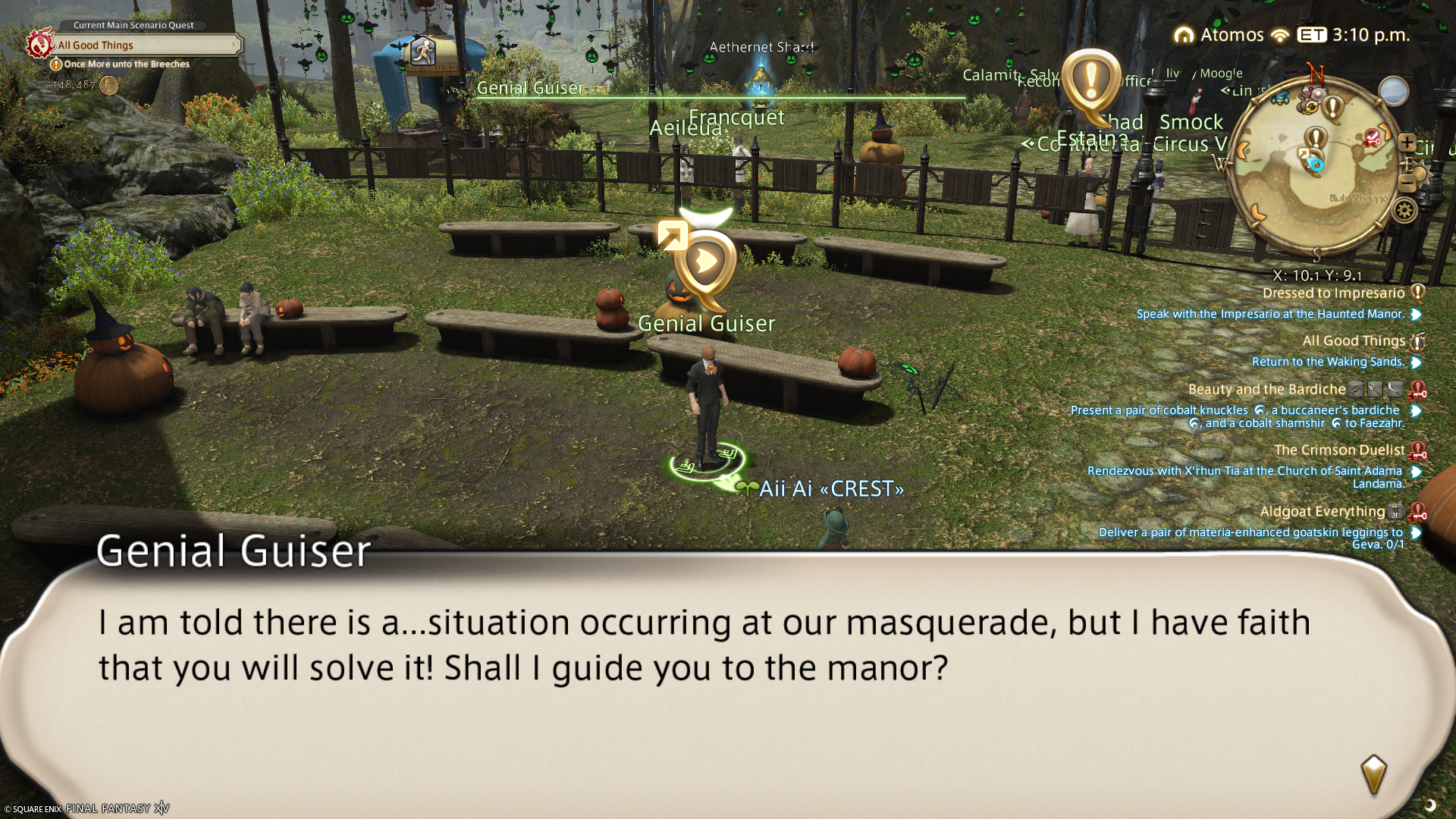Screen dimensions: 1456x819
Task: Select the 'Beauty and the Bardiche' quest
Action: 1266,390
